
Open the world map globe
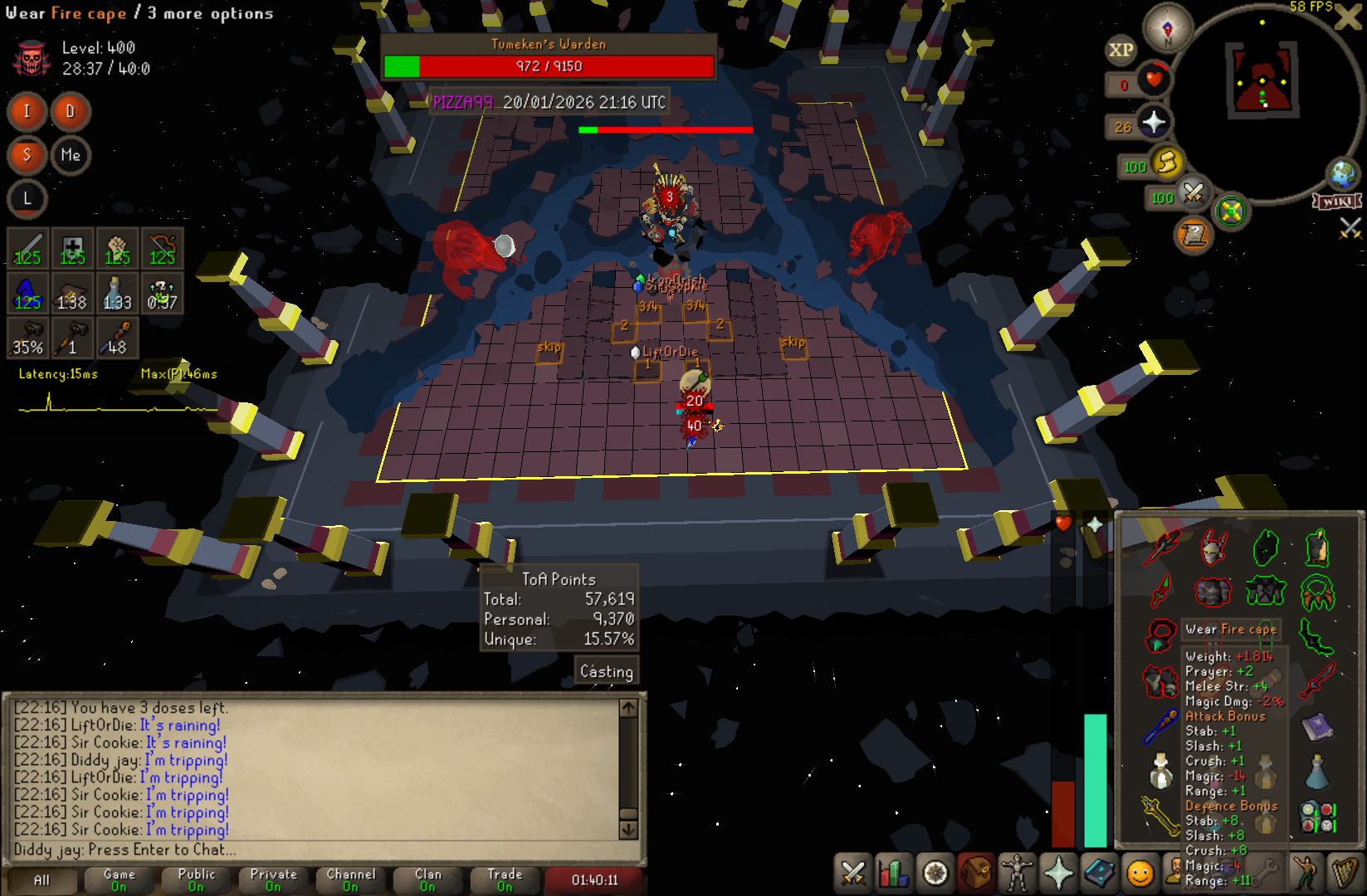pos(1342,174)
